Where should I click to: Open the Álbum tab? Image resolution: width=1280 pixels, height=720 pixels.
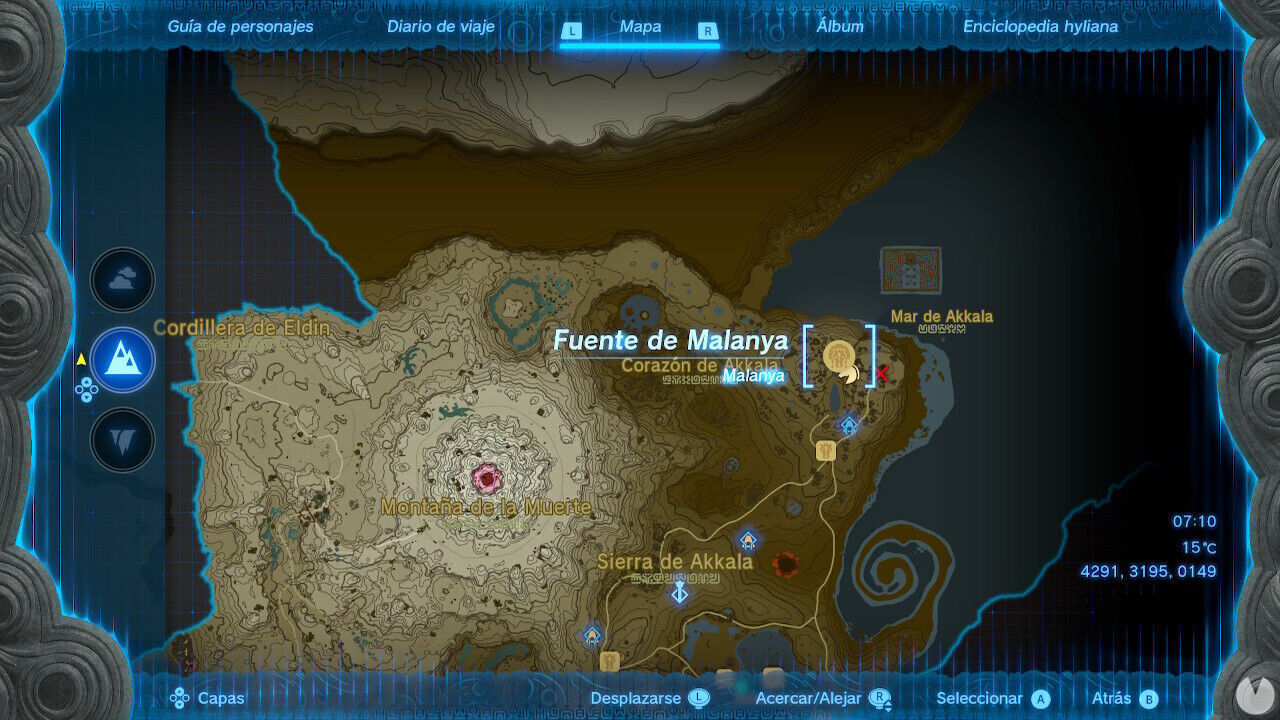[x=840, y=27]
